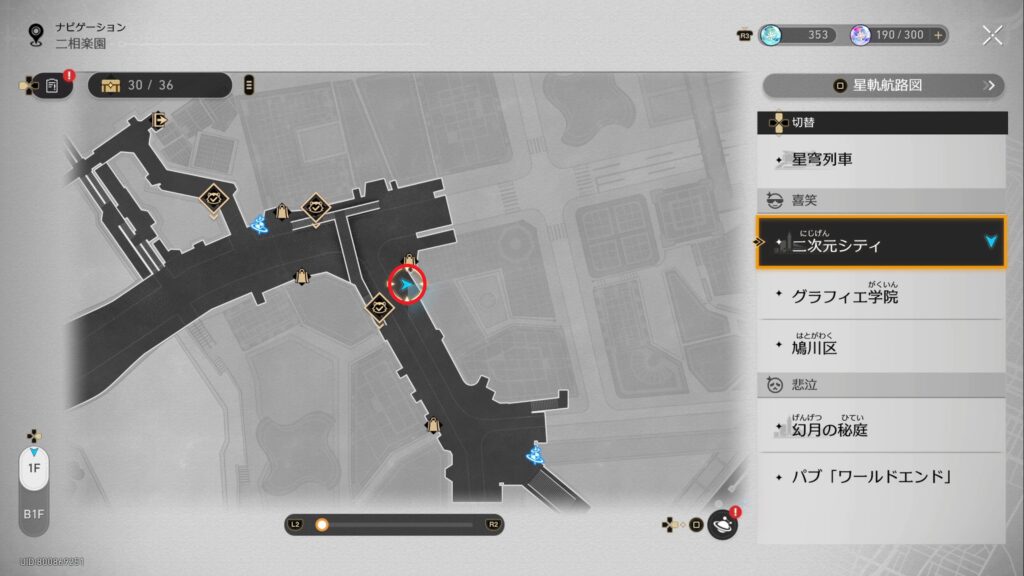Click the player arrow marker in red circle

[x=407, y=287]
